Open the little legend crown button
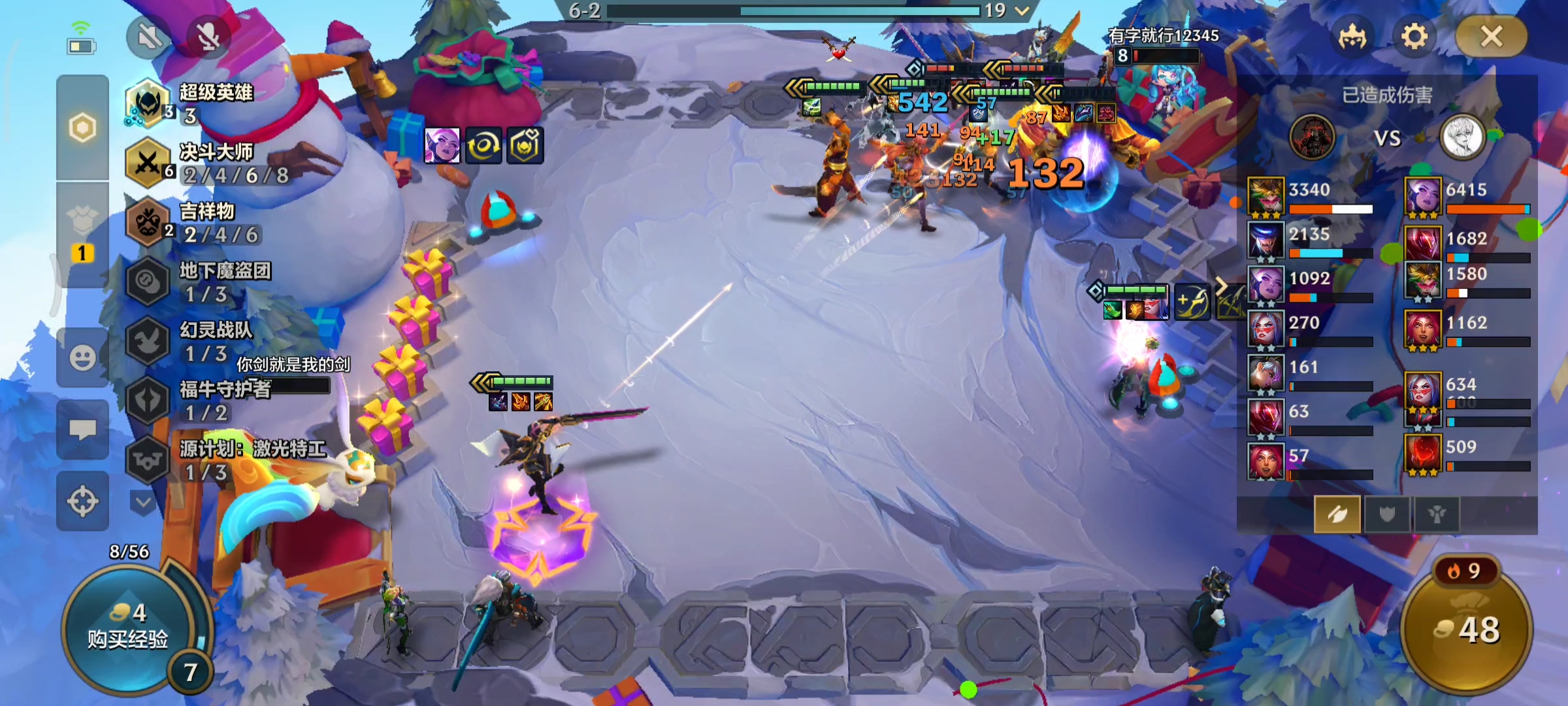 1352,37
